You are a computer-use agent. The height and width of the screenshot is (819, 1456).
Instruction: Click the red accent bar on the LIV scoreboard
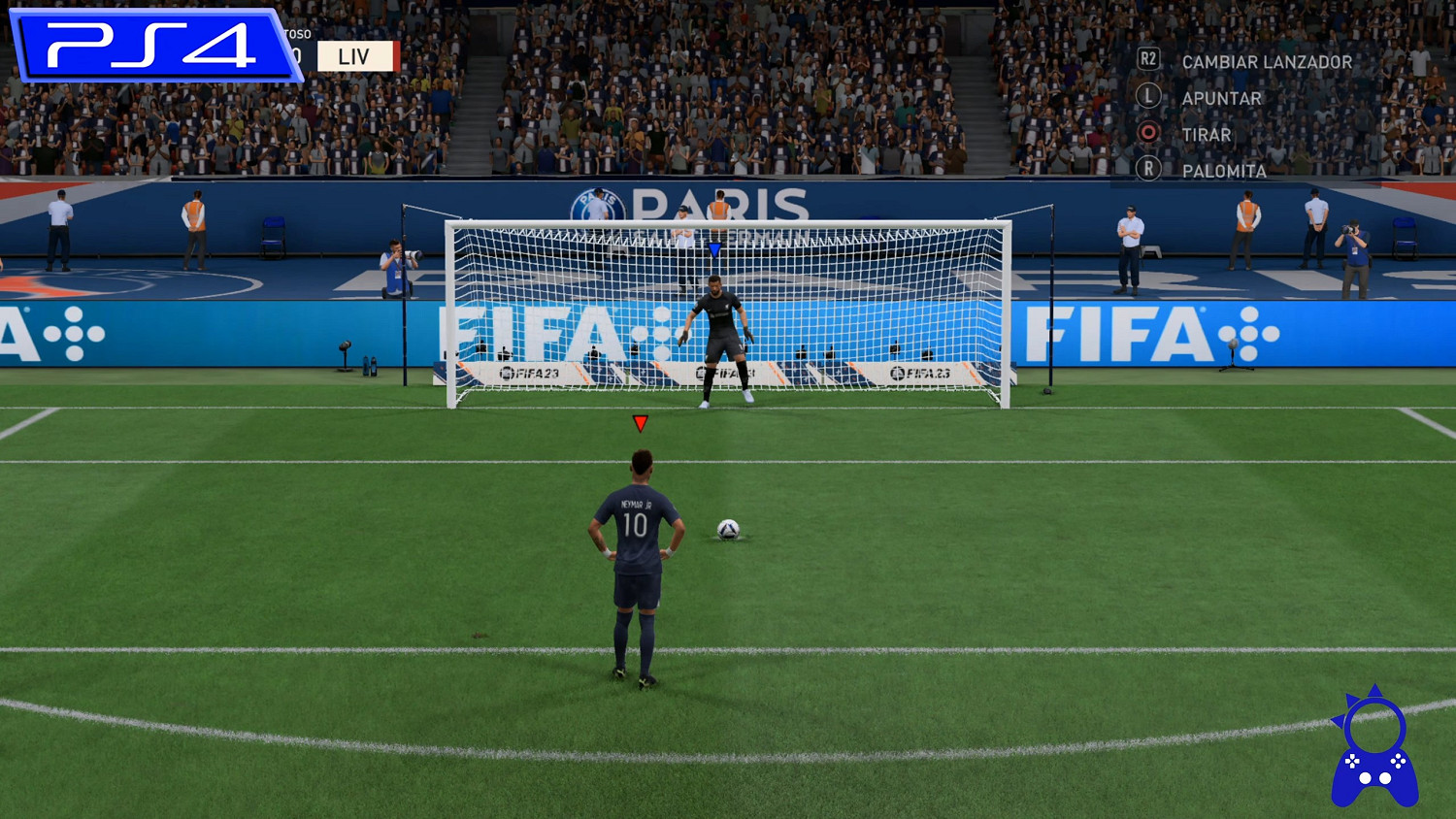pyautogui.click(x=396, y=55)
